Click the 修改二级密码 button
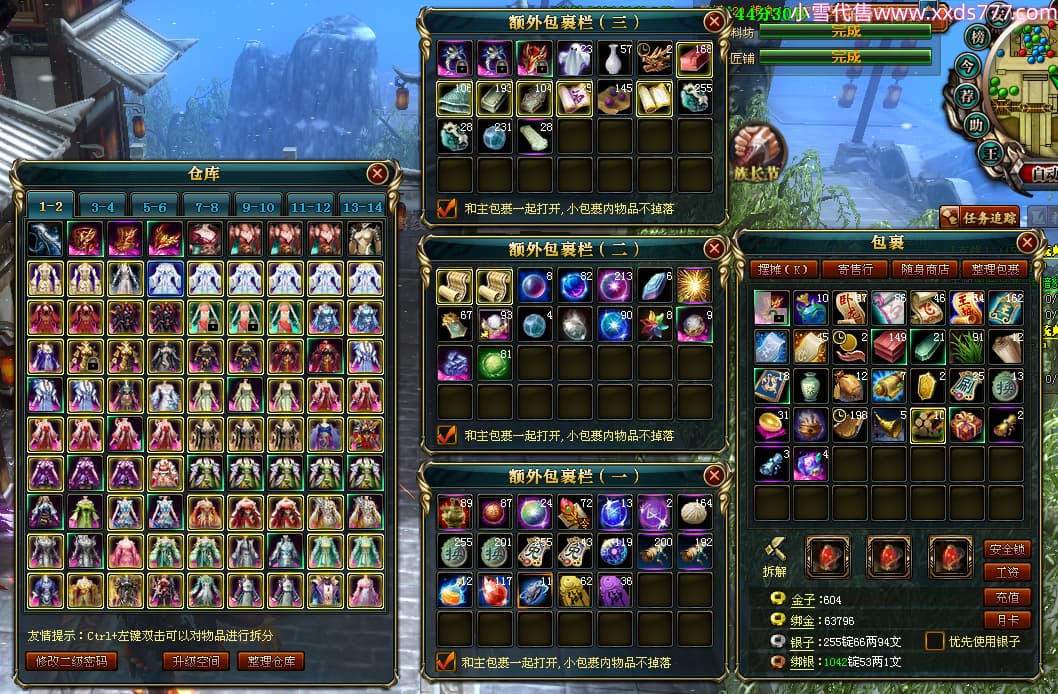Screen dimensions: 1058x694 [71, 661]
